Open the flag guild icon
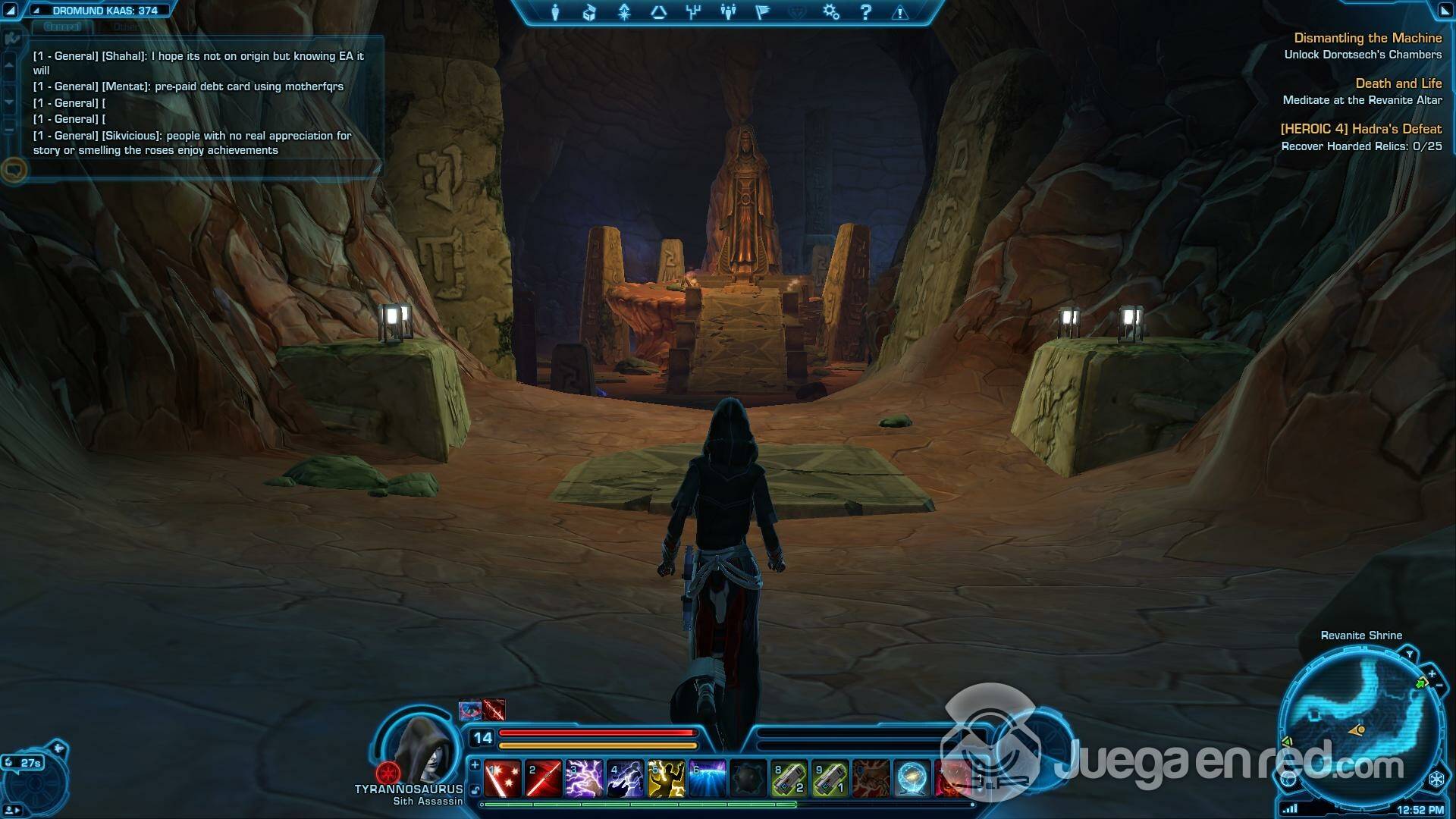Screen dimensions: 1456x819 click(762, 12)
